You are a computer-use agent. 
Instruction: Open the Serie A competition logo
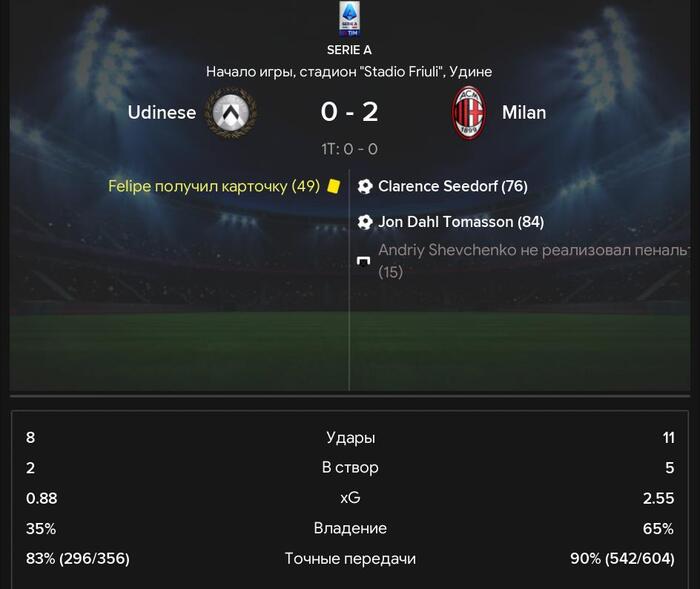[350, 20]
